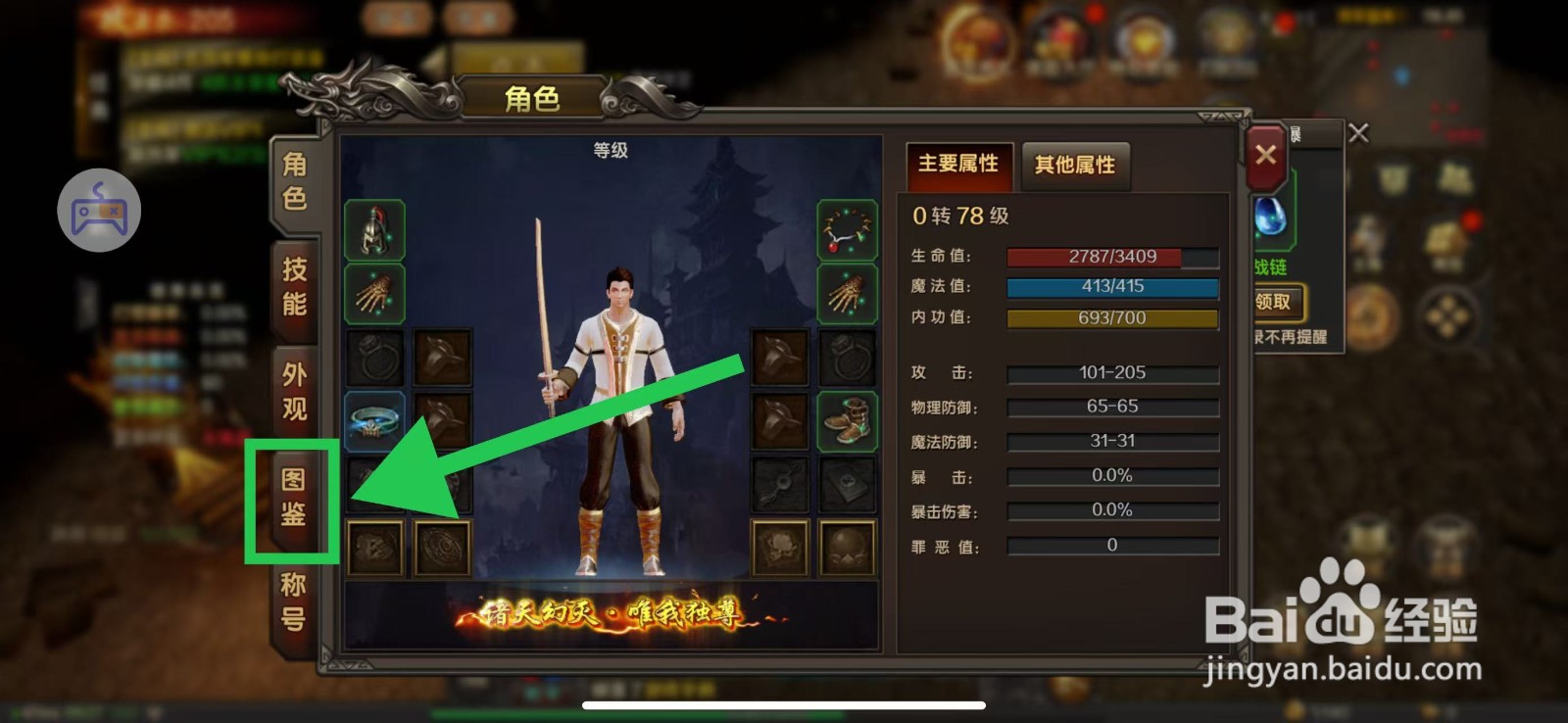Open the 主要属性 tab
Image resolution: width=1568 pixels, height=723 pixels.
coord(958,166)
